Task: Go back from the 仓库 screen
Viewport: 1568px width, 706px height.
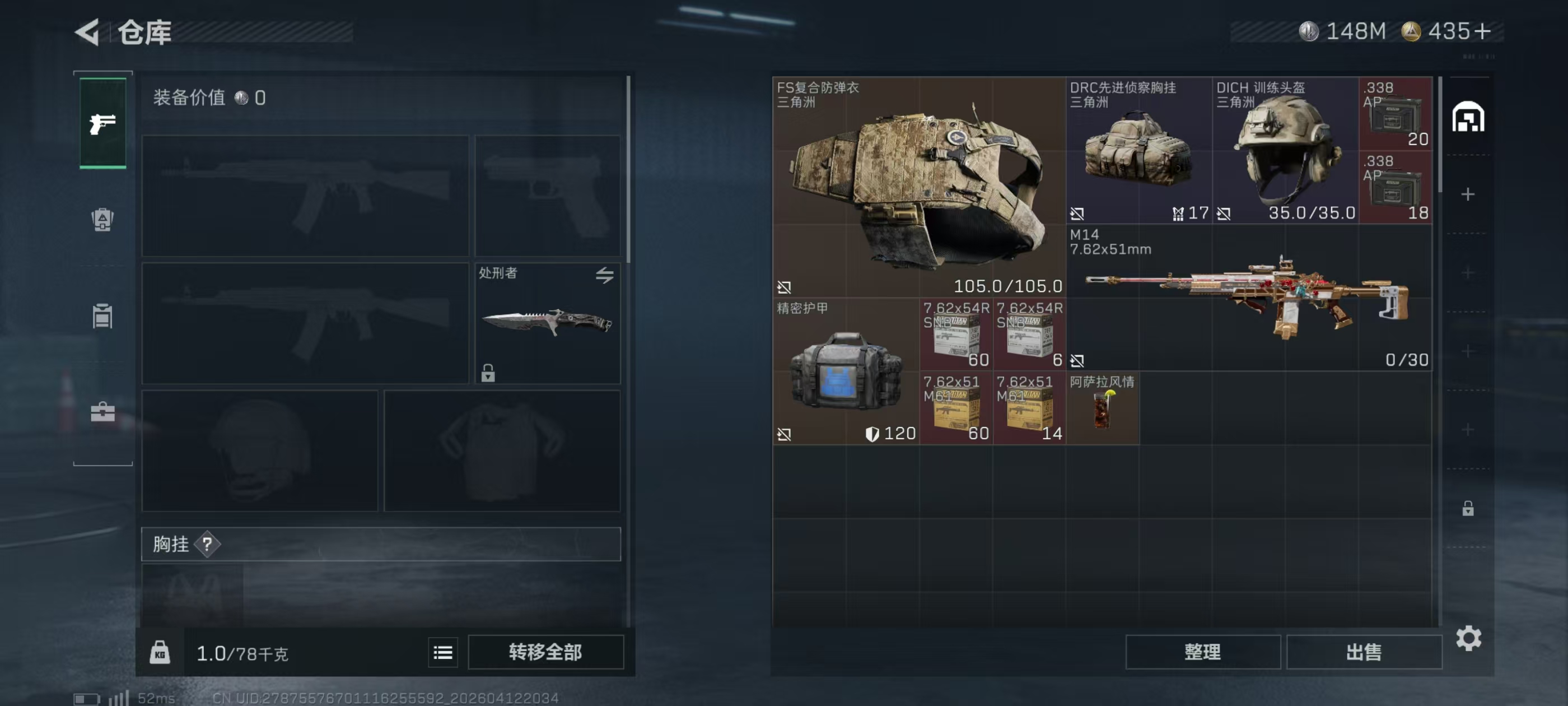Action: click(88, 32)
